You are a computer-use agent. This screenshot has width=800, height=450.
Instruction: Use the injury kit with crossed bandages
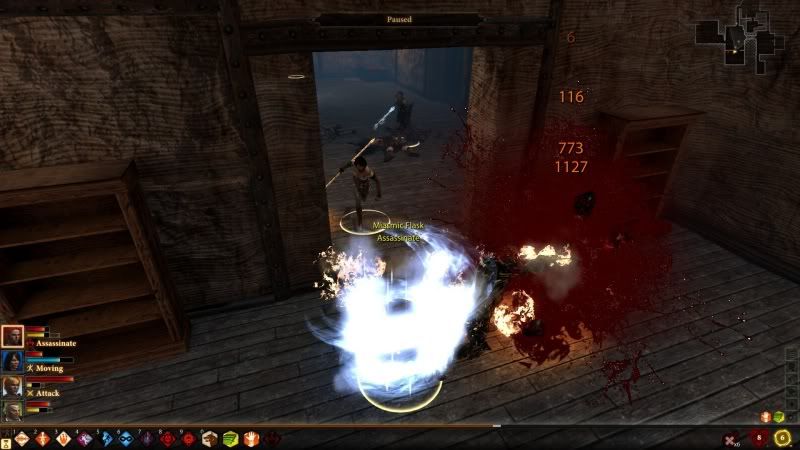pos(732,438)
